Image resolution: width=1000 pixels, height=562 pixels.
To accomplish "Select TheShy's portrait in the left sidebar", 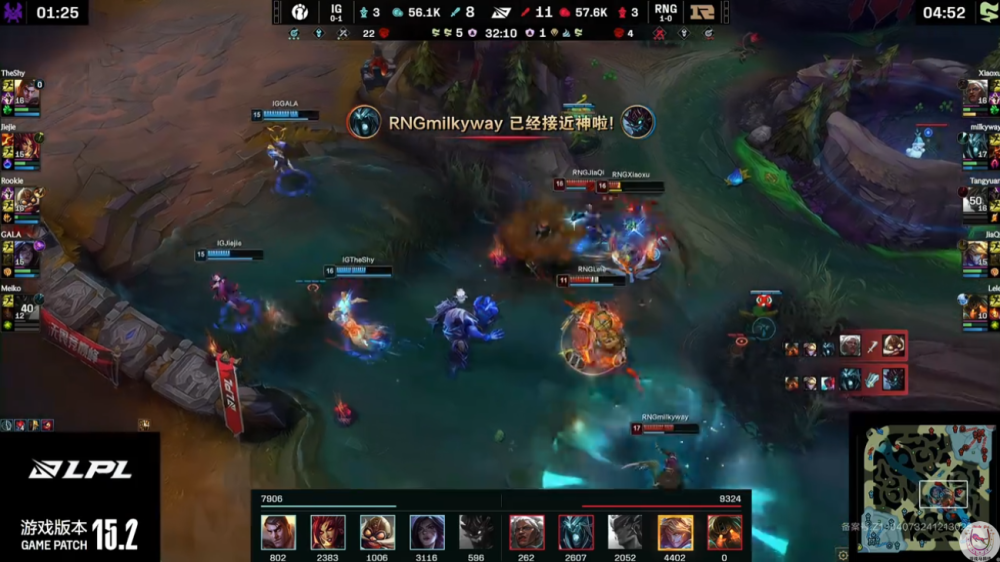I will (x=28, y=95).
